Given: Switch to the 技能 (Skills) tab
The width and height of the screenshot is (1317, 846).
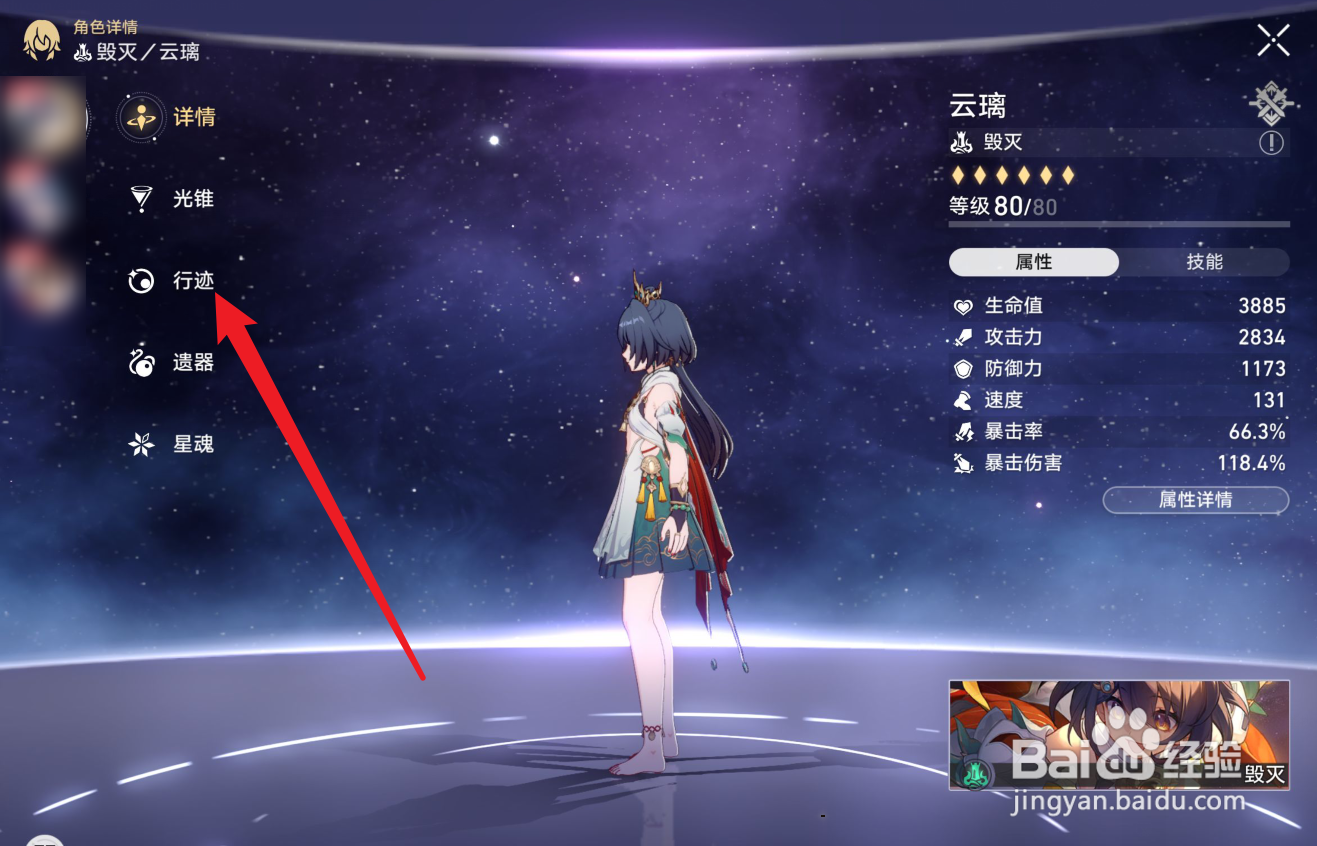Looking at the screenshot, I should point(1204,262).
